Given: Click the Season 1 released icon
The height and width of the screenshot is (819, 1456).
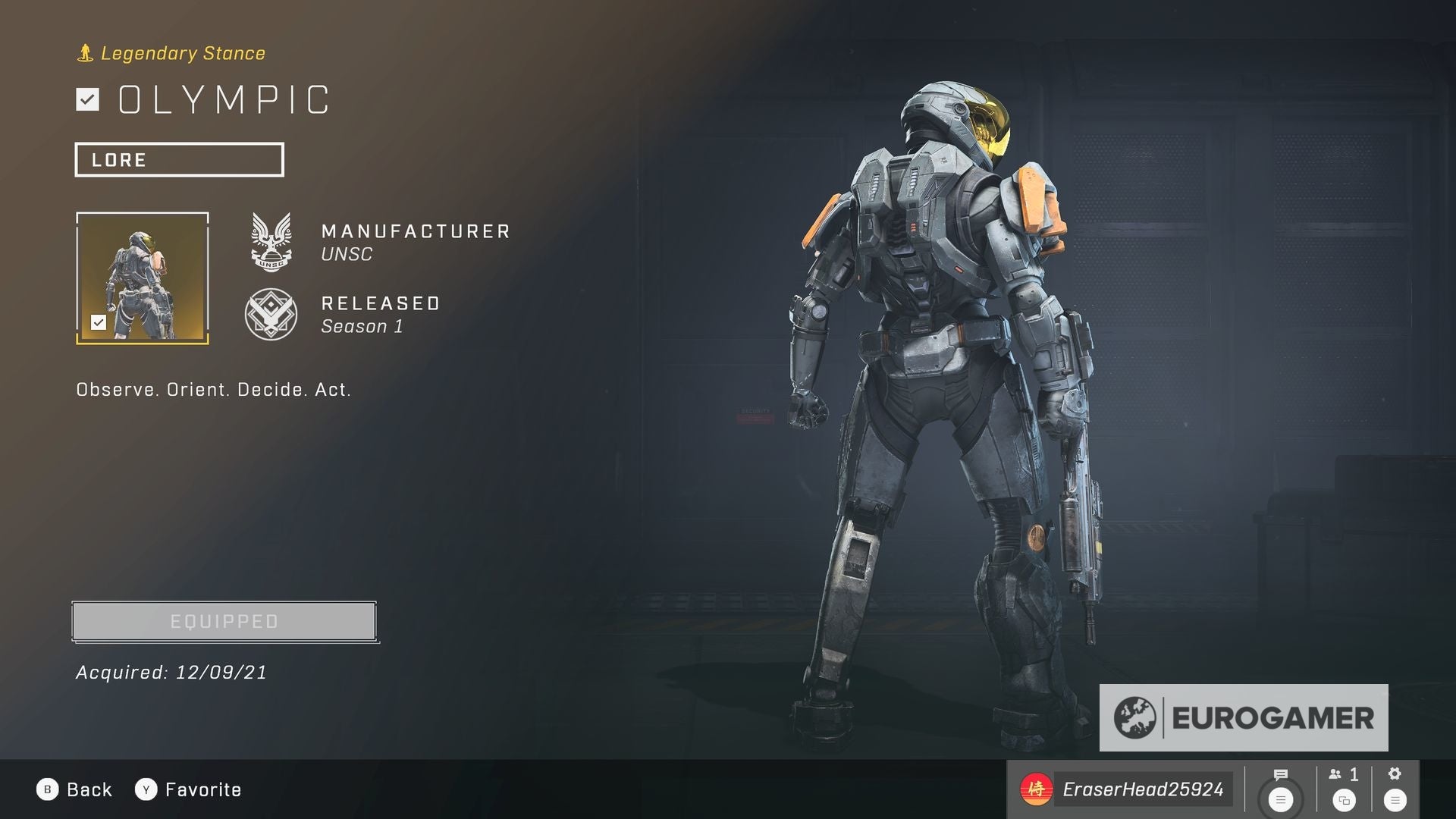Looking at the screenshot, I should [272, 314].
